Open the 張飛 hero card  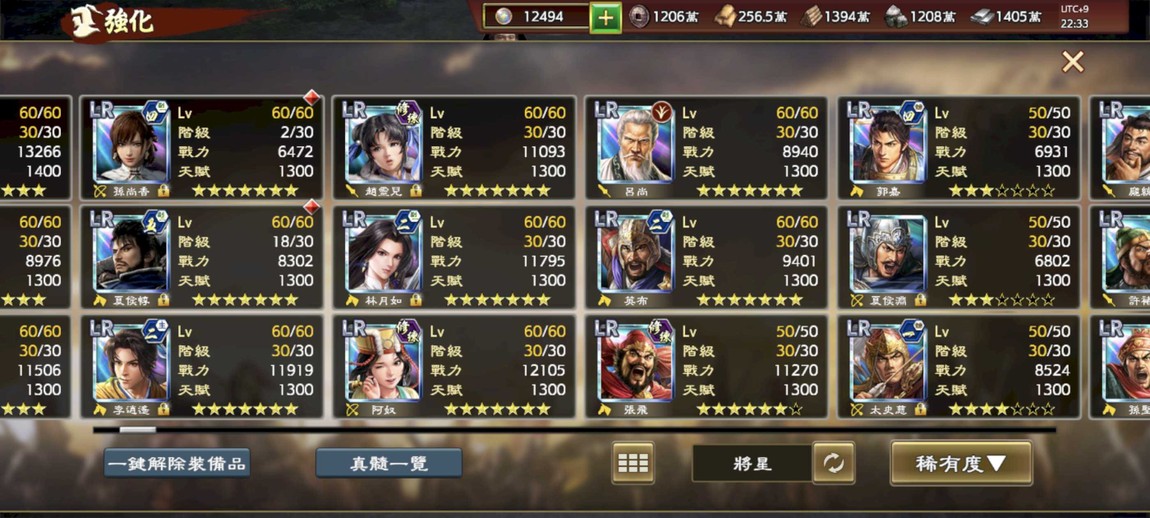pyautogui.click(x=707, y=367)
